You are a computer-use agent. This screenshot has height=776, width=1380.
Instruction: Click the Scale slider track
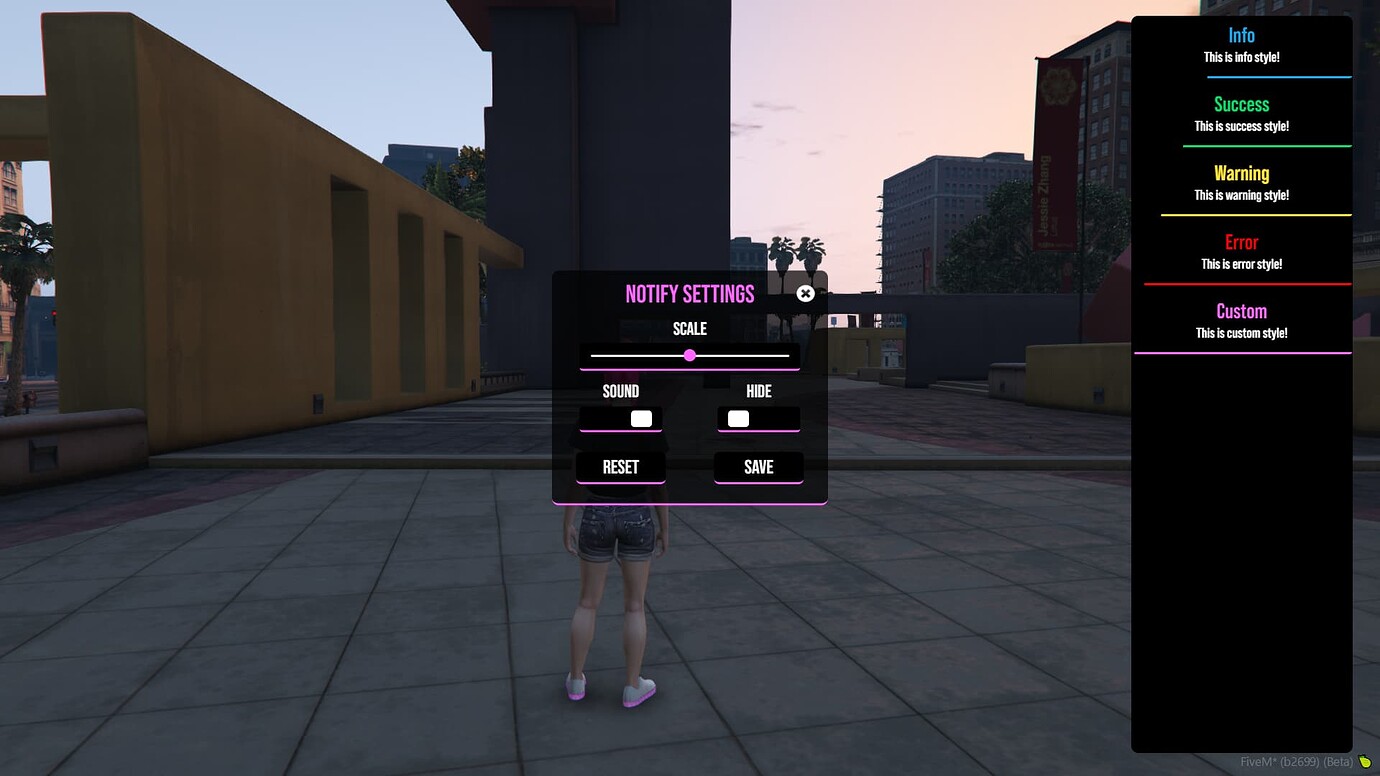pyautogui.click(x=689, y=355)
